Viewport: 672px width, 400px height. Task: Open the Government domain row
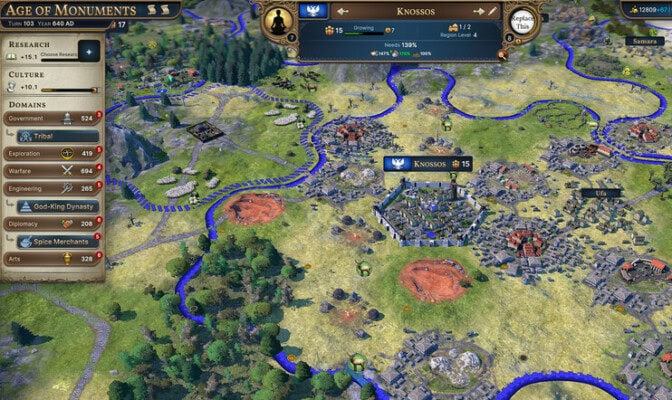pyautogui.click(x=52, y=118)
